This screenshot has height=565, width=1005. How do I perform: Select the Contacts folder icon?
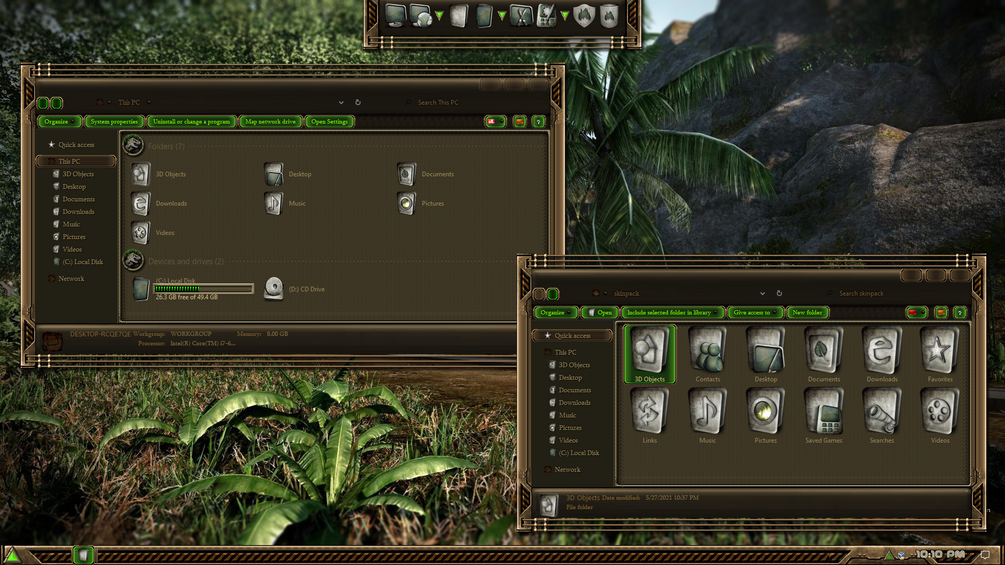(708, 354)
